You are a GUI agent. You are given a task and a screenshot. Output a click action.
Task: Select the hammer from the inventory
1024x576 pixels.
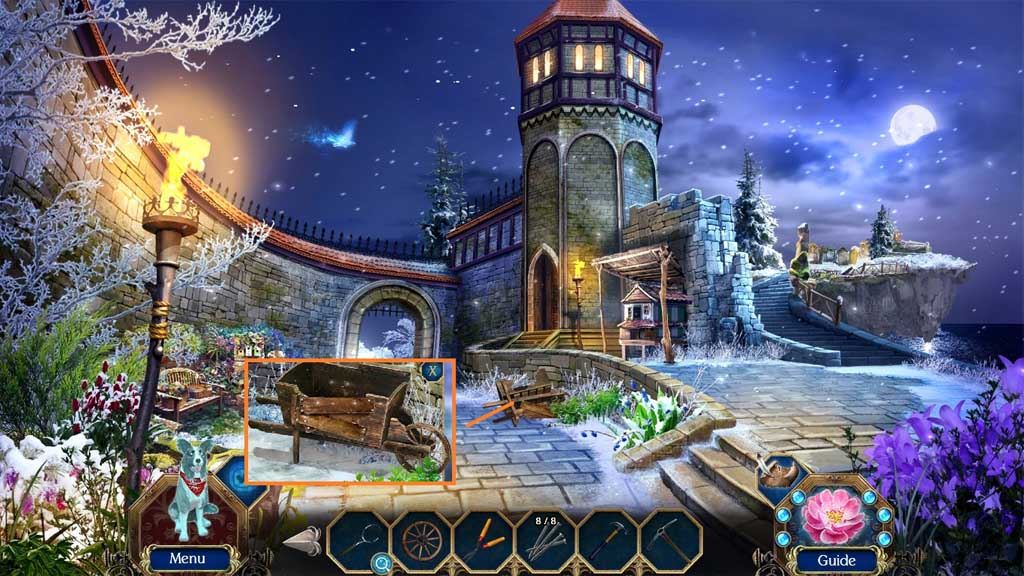(x=608, y=541)
